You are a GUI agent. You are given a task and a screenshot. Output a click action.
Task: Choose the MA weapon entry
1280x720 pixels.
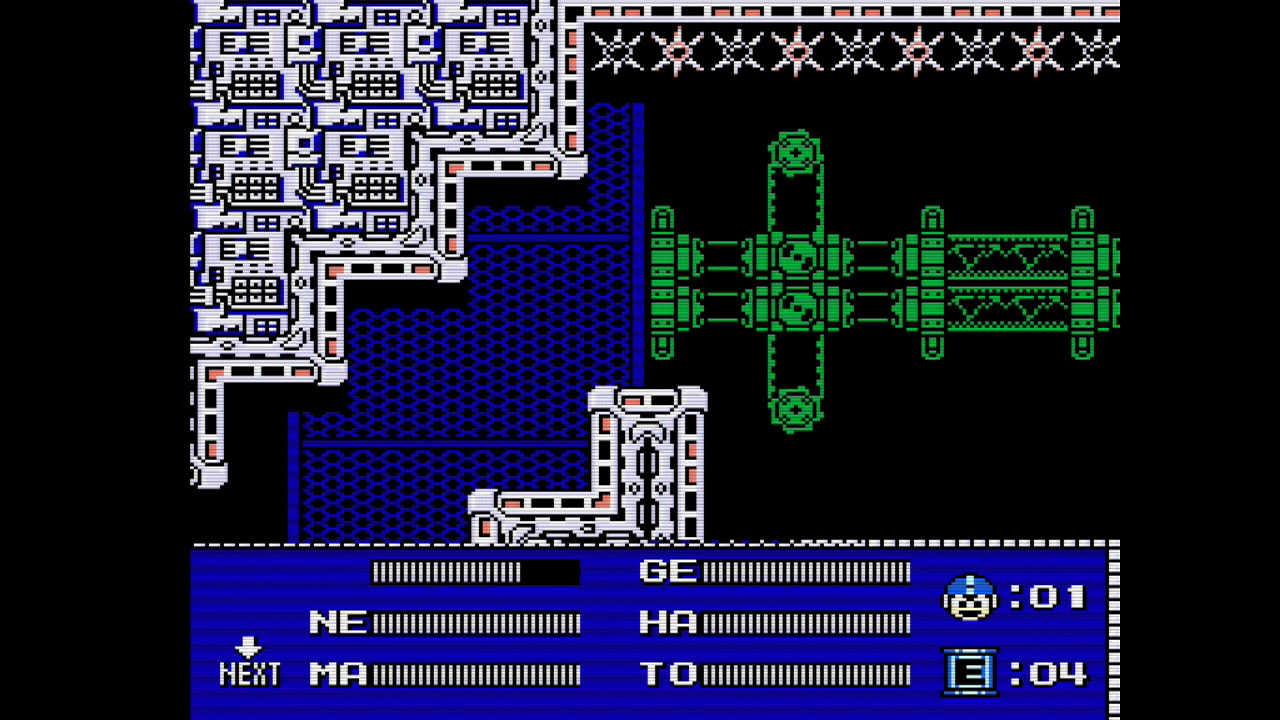338,673
